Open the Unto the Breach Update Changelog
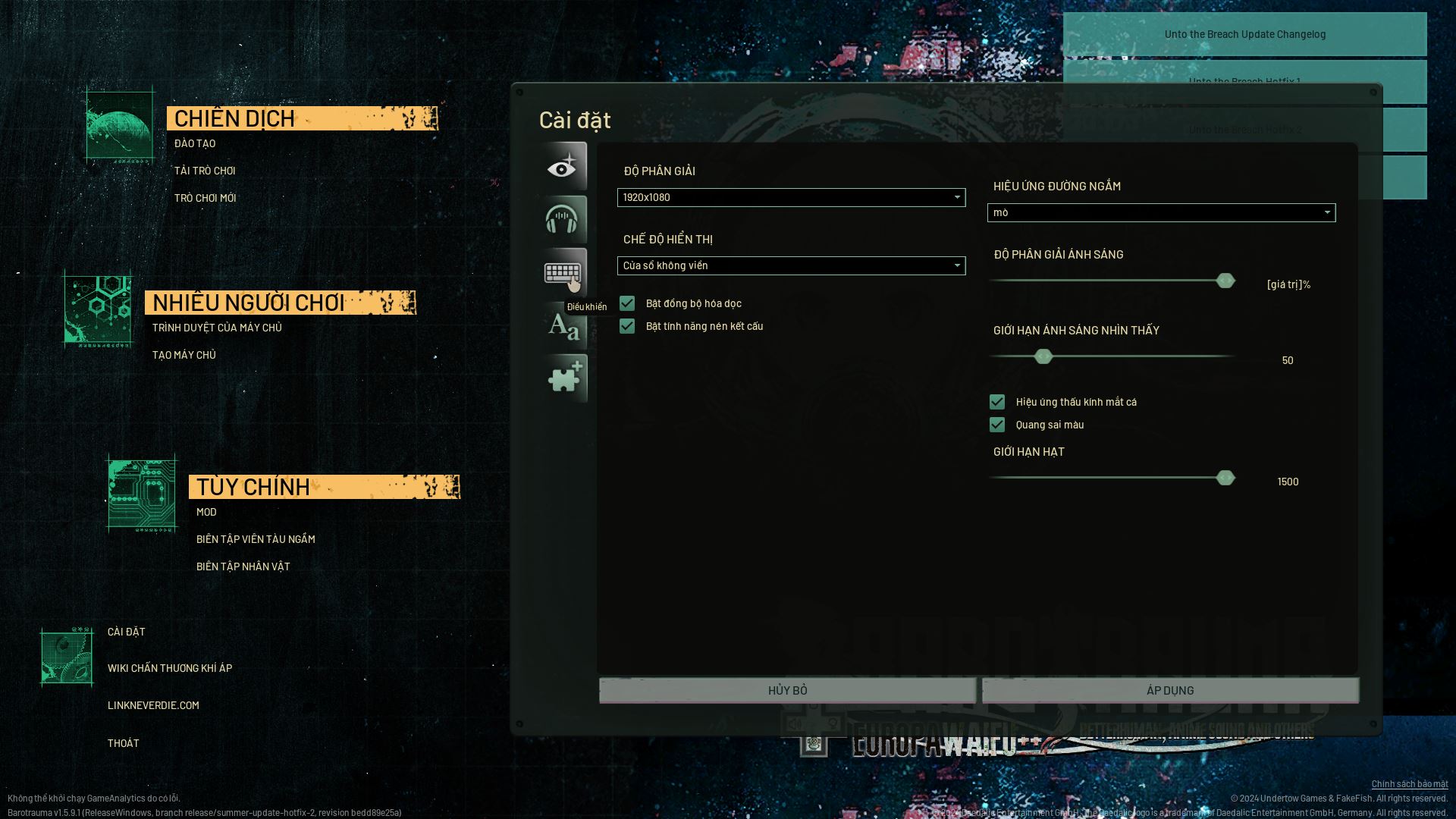Screen dimensions: 1456x819 point(1244,34)
